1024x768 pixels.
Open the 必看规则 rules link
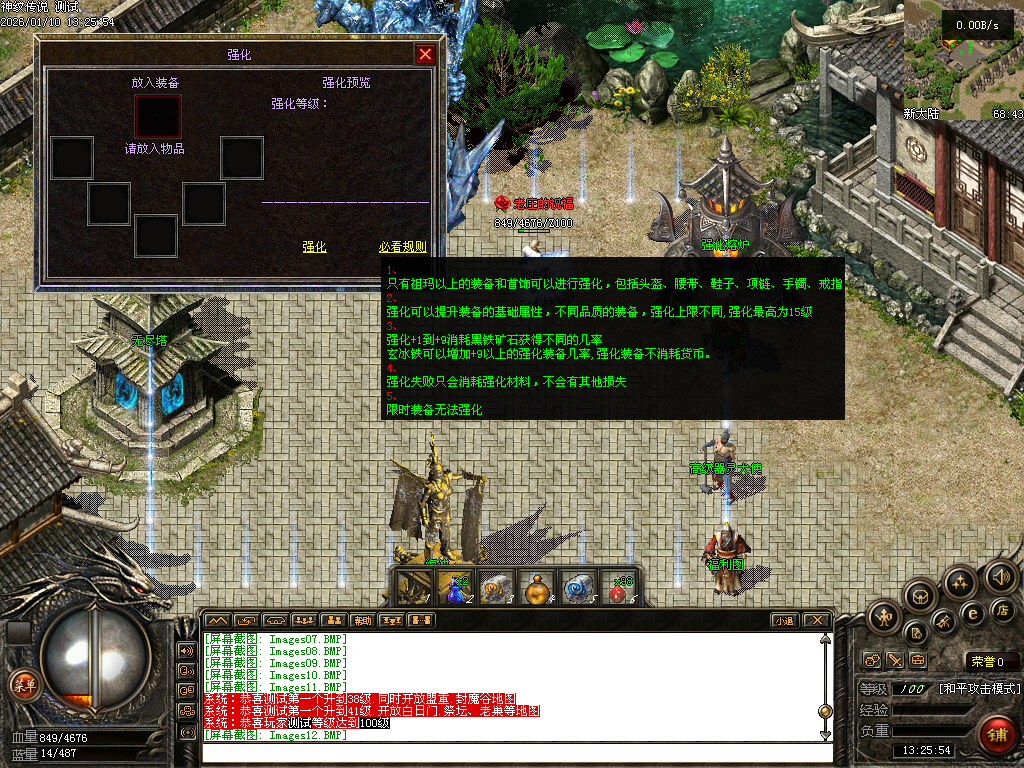pos(402,247)
